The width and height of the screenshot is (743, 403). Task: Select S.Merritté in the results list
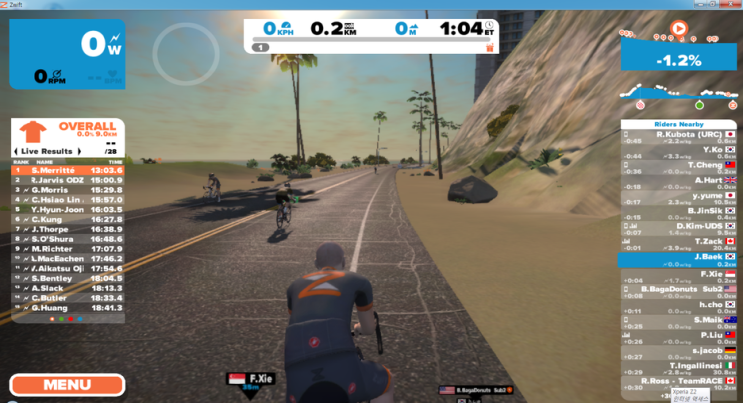tap(68, 170)
